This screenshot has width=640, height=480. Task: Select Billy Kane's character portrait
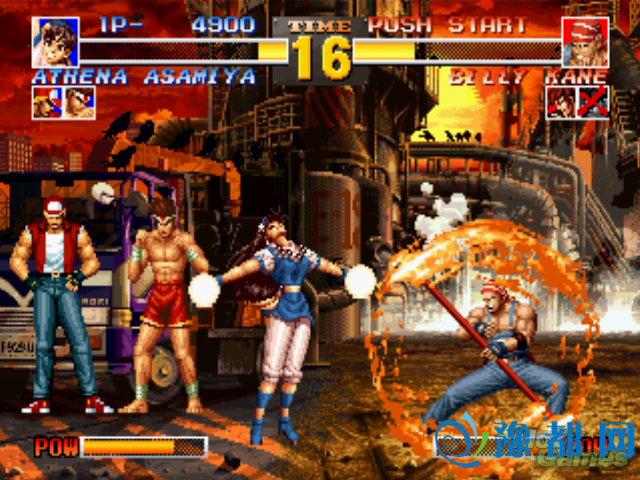click(x=585, y=42)
